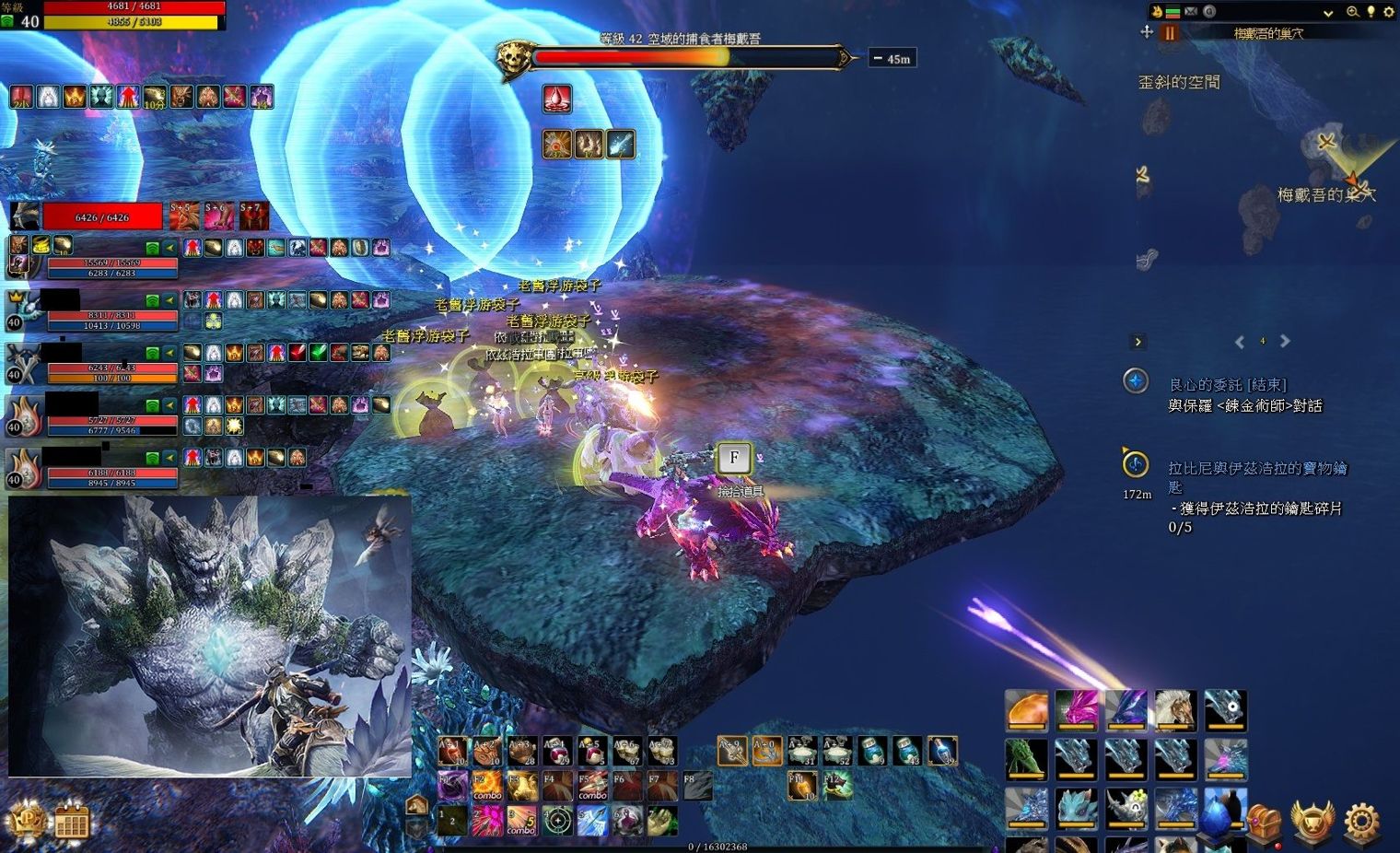Click the gold coin P button
The width and height of the screenshot is (1400, 853).
[27, 820]
